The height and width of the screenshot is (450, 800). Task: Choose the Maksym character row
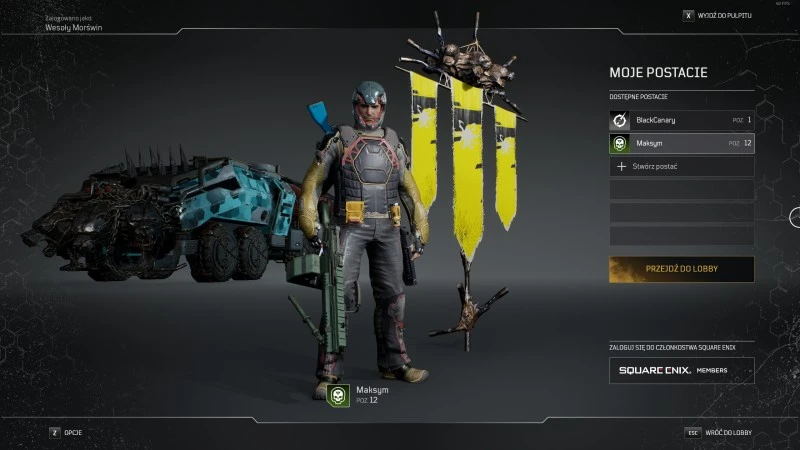681,143
